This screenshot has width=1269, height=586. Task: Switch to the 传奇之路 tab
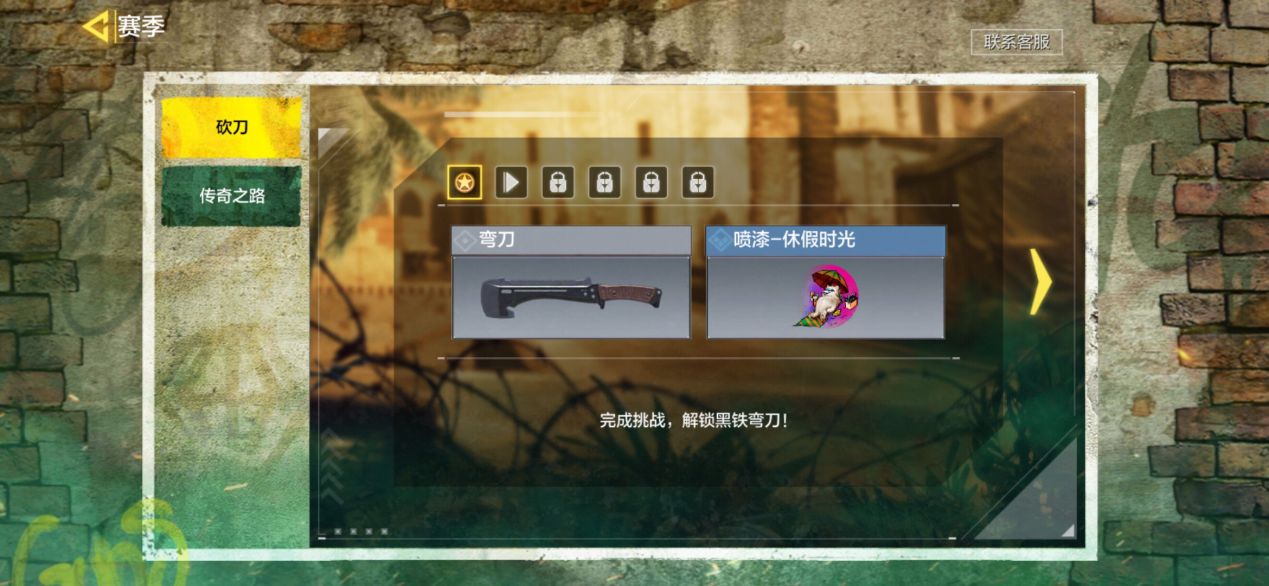(231, 196)
